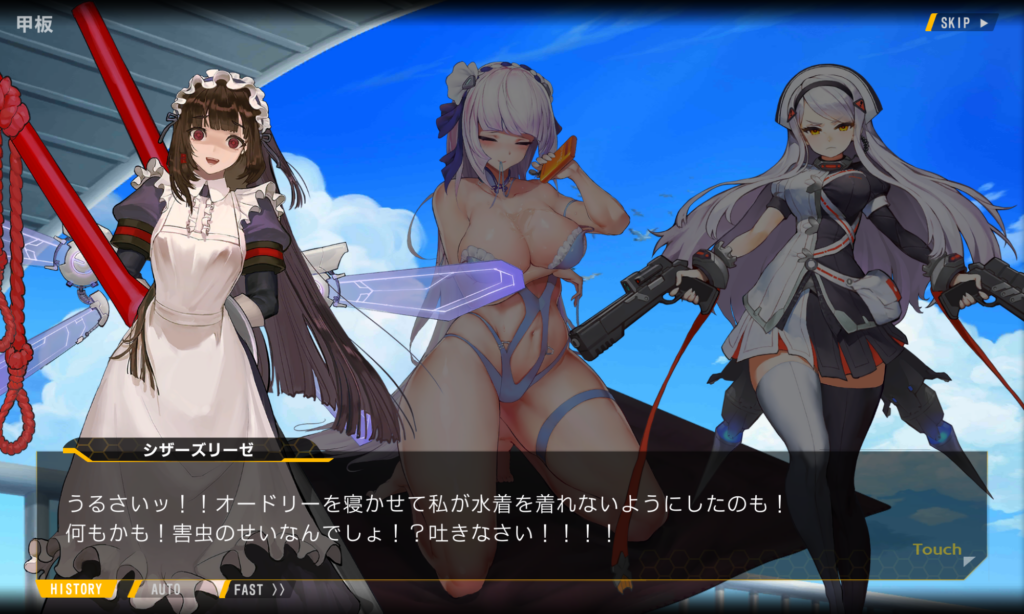Skip the dialogue scene
1024x614 pixels.
tap(962, 22)
